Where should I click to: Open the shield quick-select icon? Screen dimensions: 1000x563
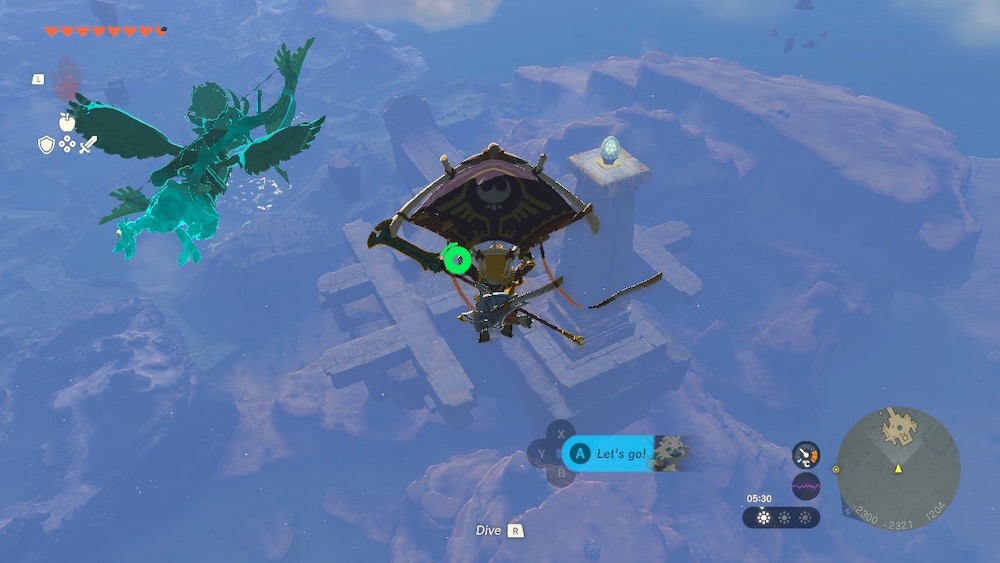(x=46, y=145)
